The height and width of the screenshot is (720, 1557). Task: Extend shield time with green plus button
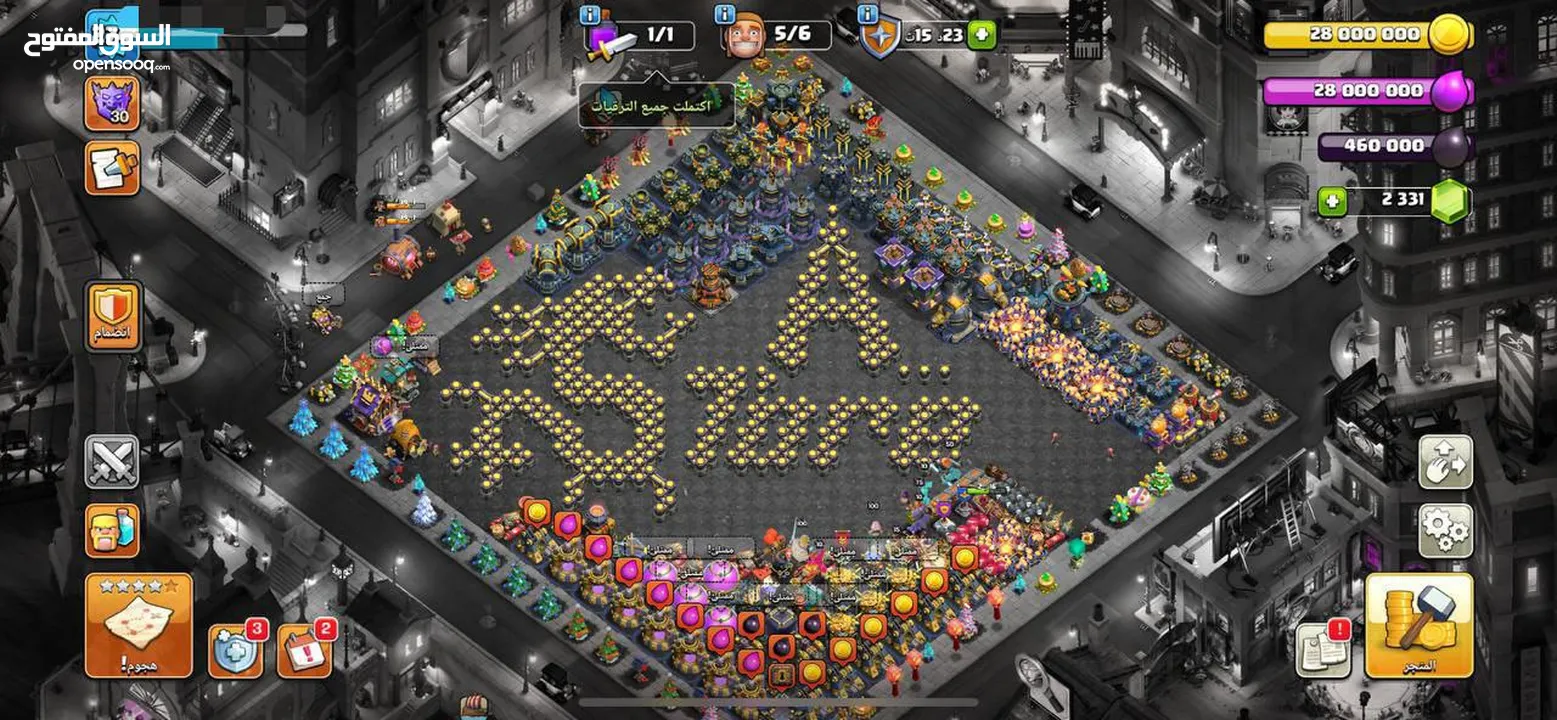coord(982,35)
